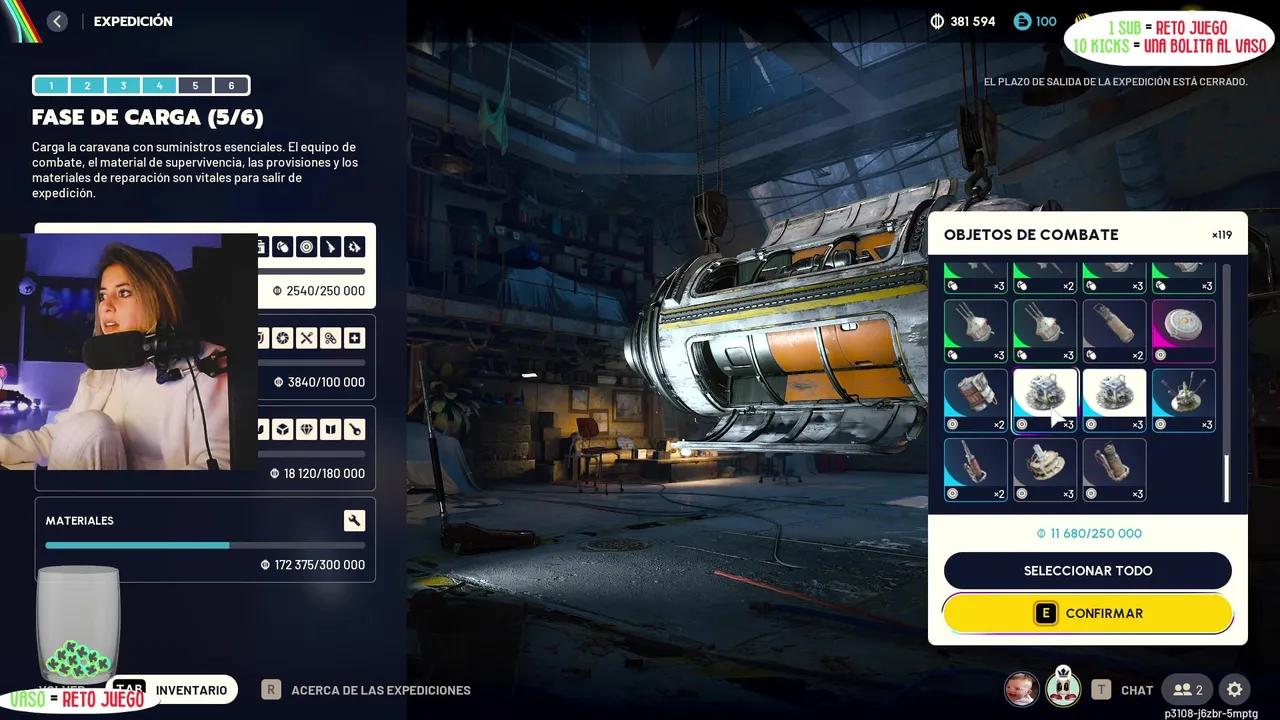Confirm the combat objects selection

[x=1087, y=613]
